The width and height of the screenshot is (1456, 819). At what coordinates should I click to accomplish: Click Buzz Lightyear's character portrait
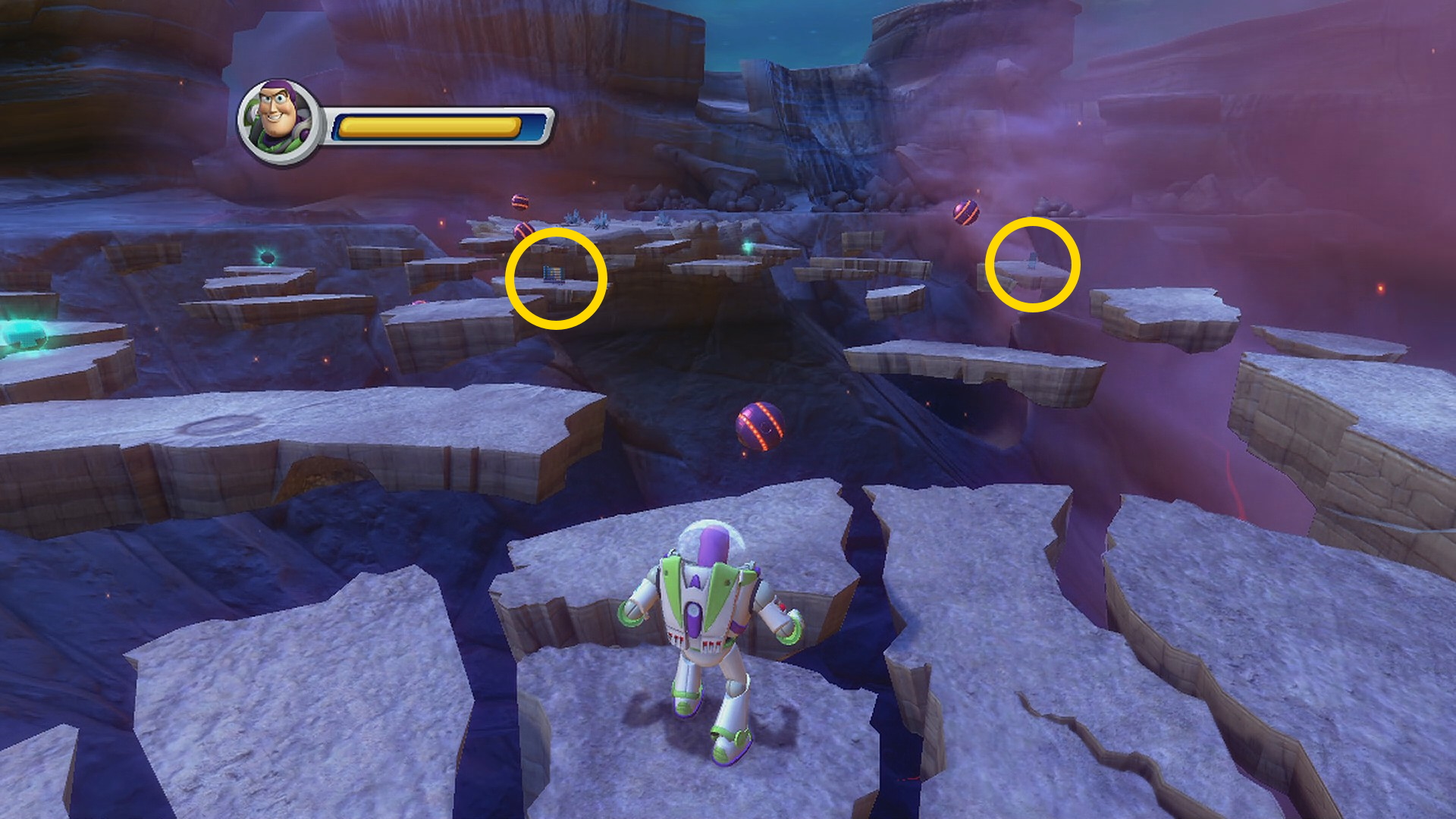[279, 121]
